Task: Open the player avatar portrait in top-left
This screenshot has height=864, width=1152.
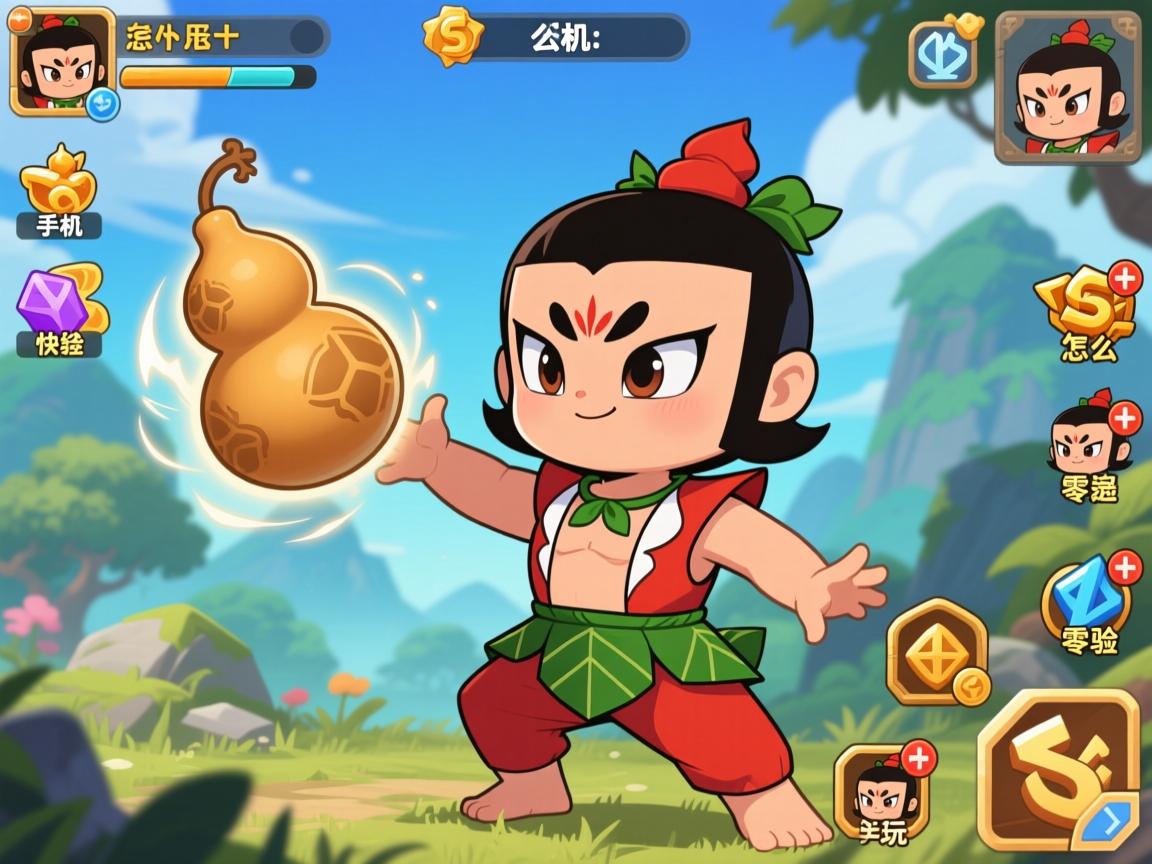Action: click(62, 60)
